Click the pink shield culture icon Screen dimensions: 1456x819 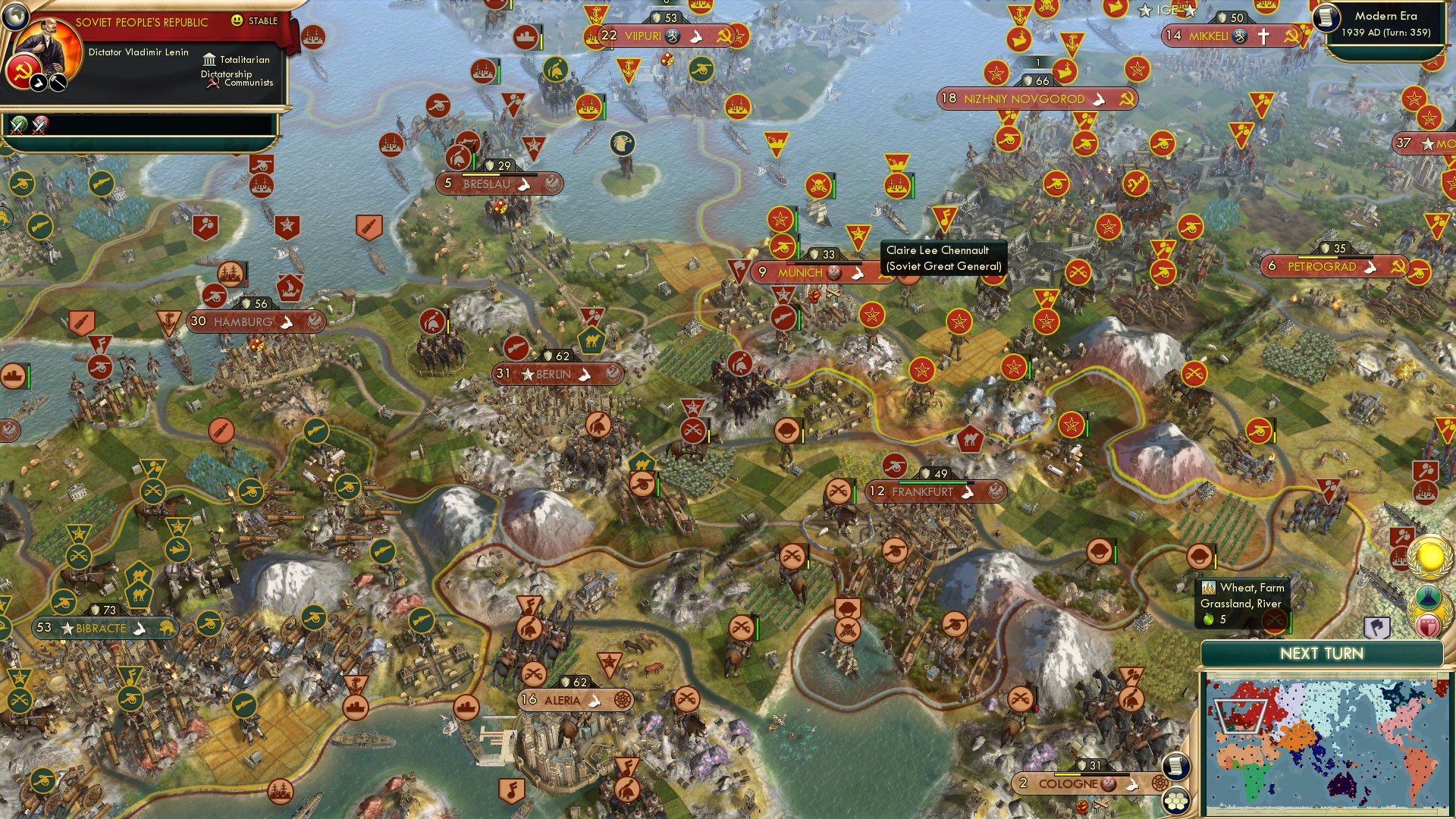1428,625
